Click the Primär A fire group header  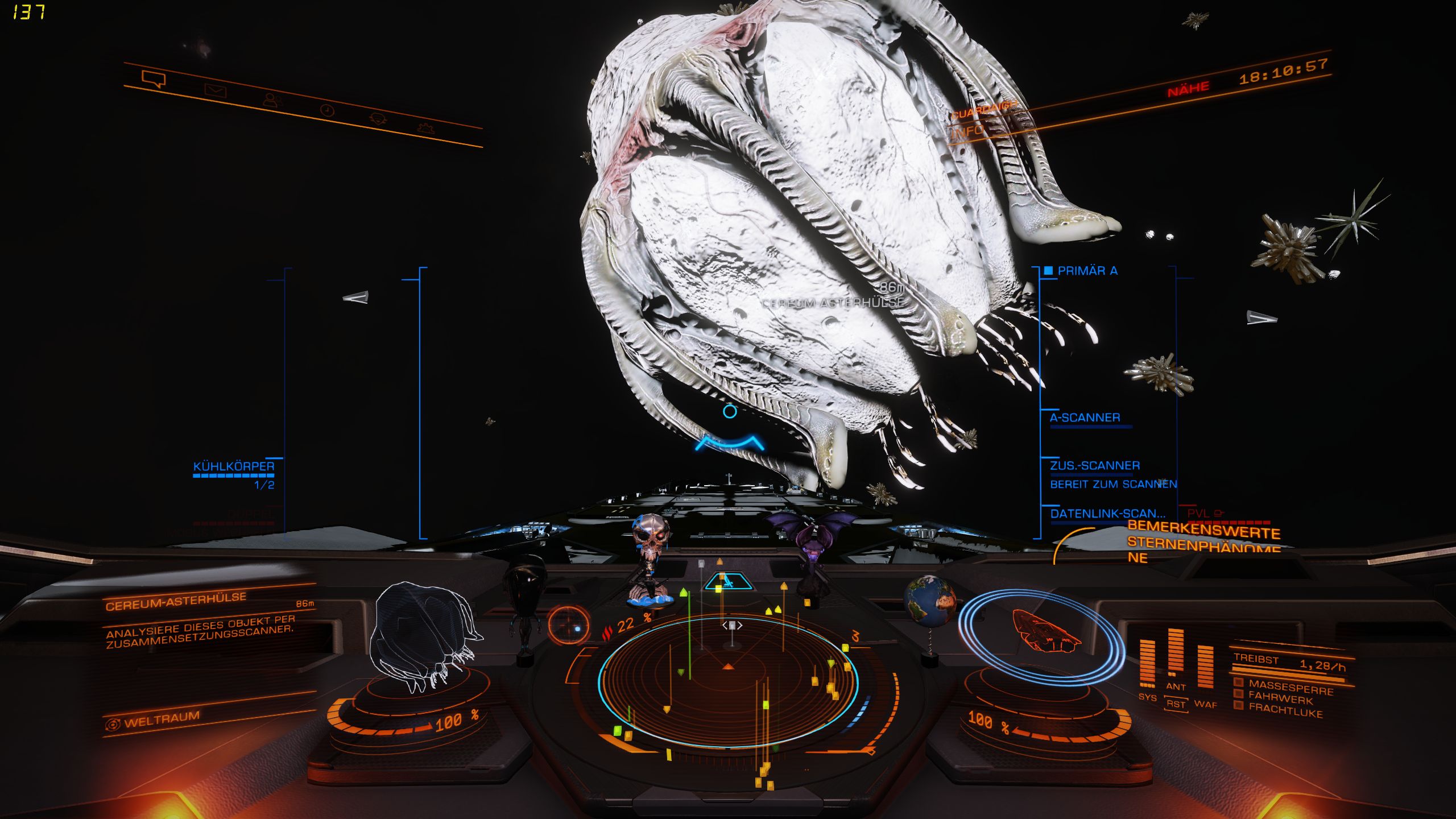pyautogui.click(x=1087, y=271)
